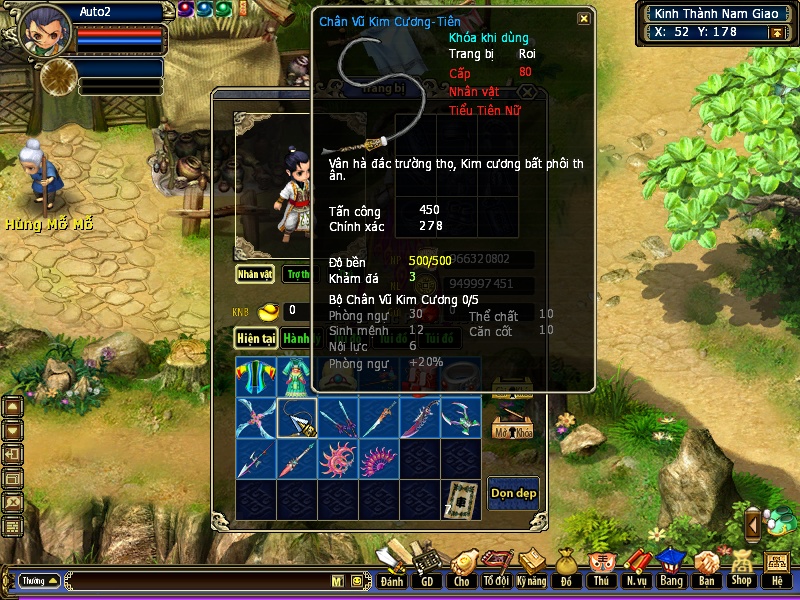The image size is (800, 600).
Task: Open the Shop store
Action: tap(741, 569)
